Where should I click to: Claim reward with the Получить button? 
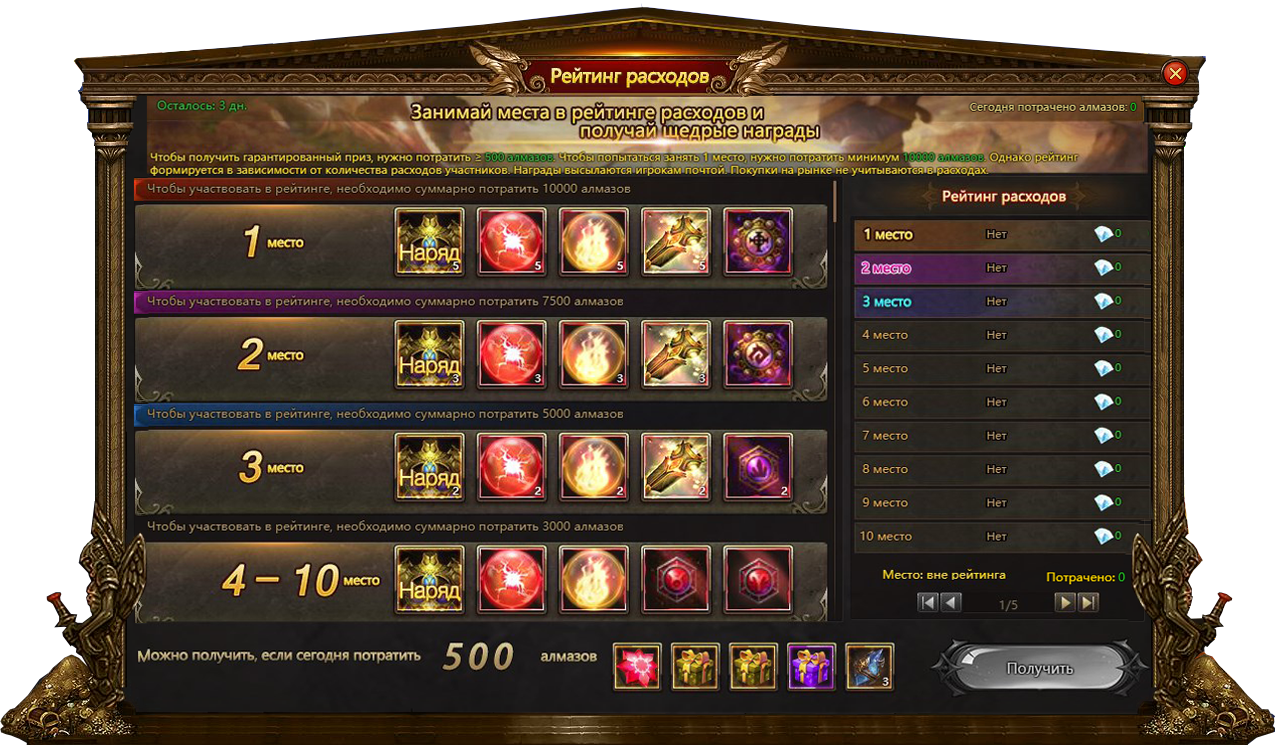(1040, 668)
